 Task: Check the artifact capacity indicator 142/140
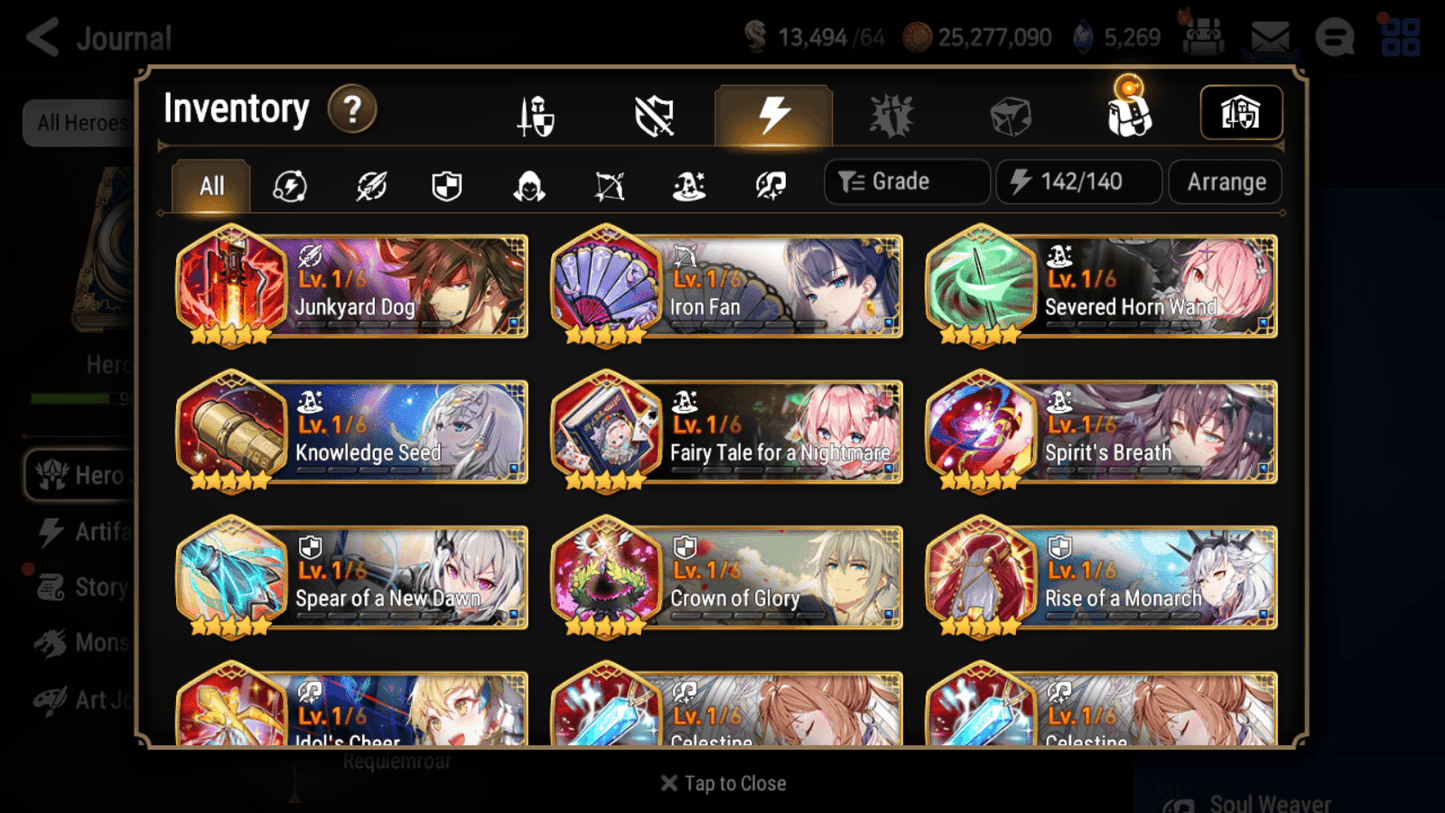point(1078,181)
